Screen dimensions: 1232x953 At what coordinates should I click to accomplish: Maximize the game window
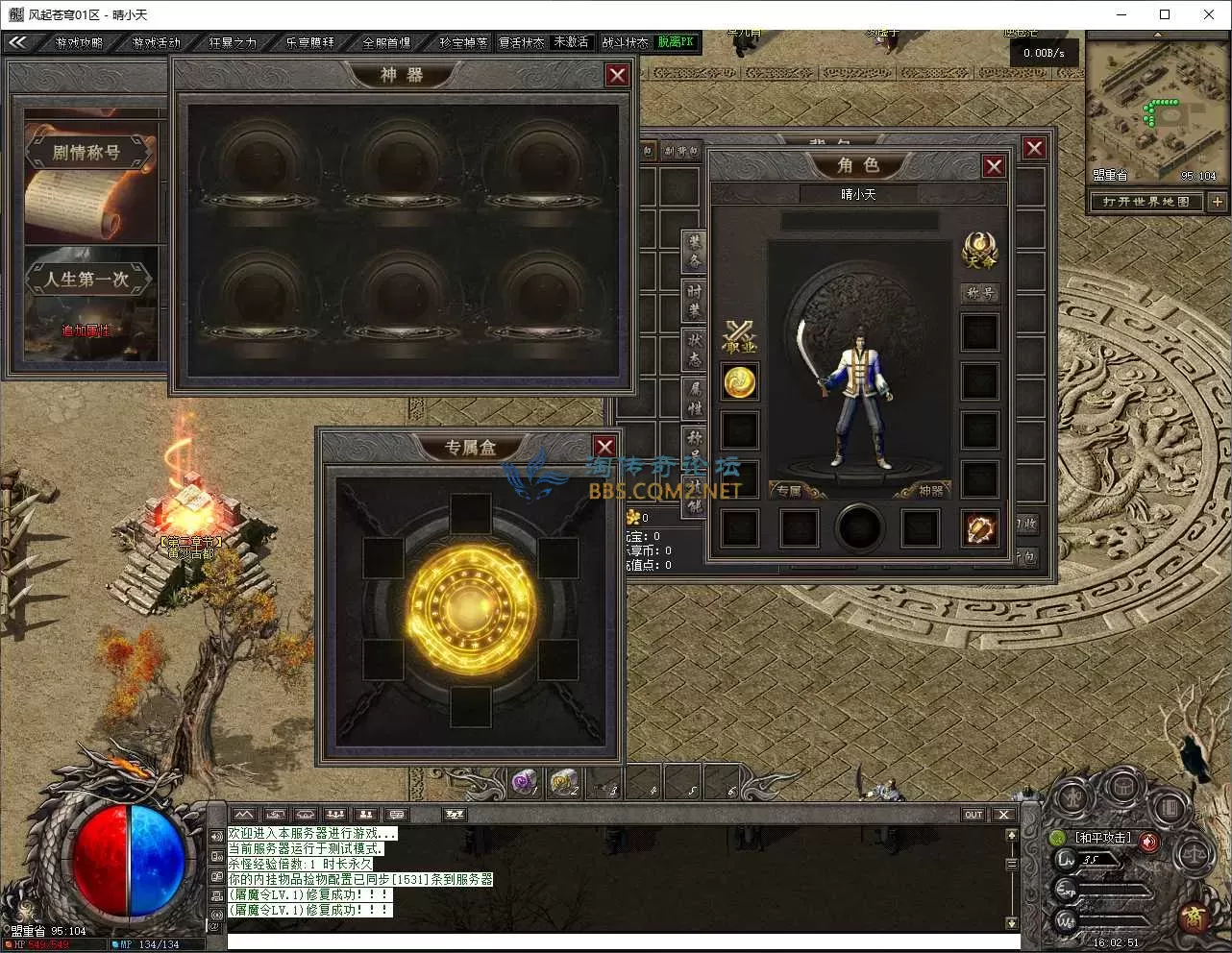tap(1165, 14)
